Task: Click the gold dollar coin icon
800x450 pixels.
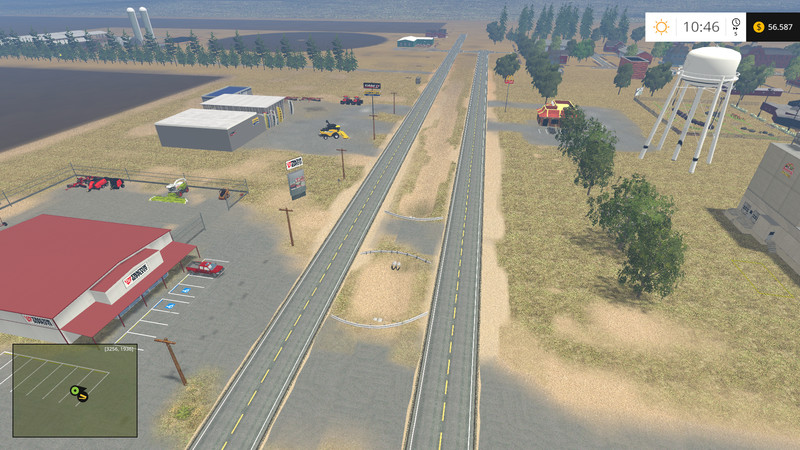Action: (x=759, y=27)
